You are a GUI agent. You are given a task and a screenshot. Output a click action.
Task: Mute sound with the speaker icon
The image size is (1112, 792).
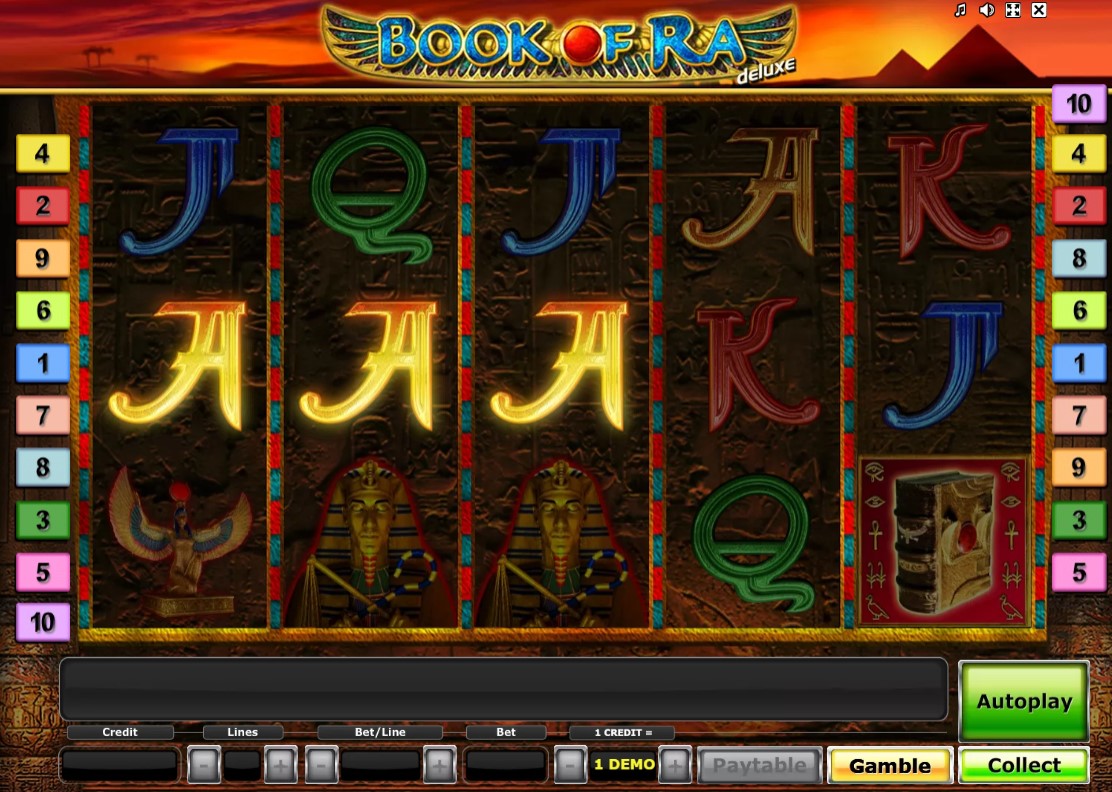click(x=986, y=10)
